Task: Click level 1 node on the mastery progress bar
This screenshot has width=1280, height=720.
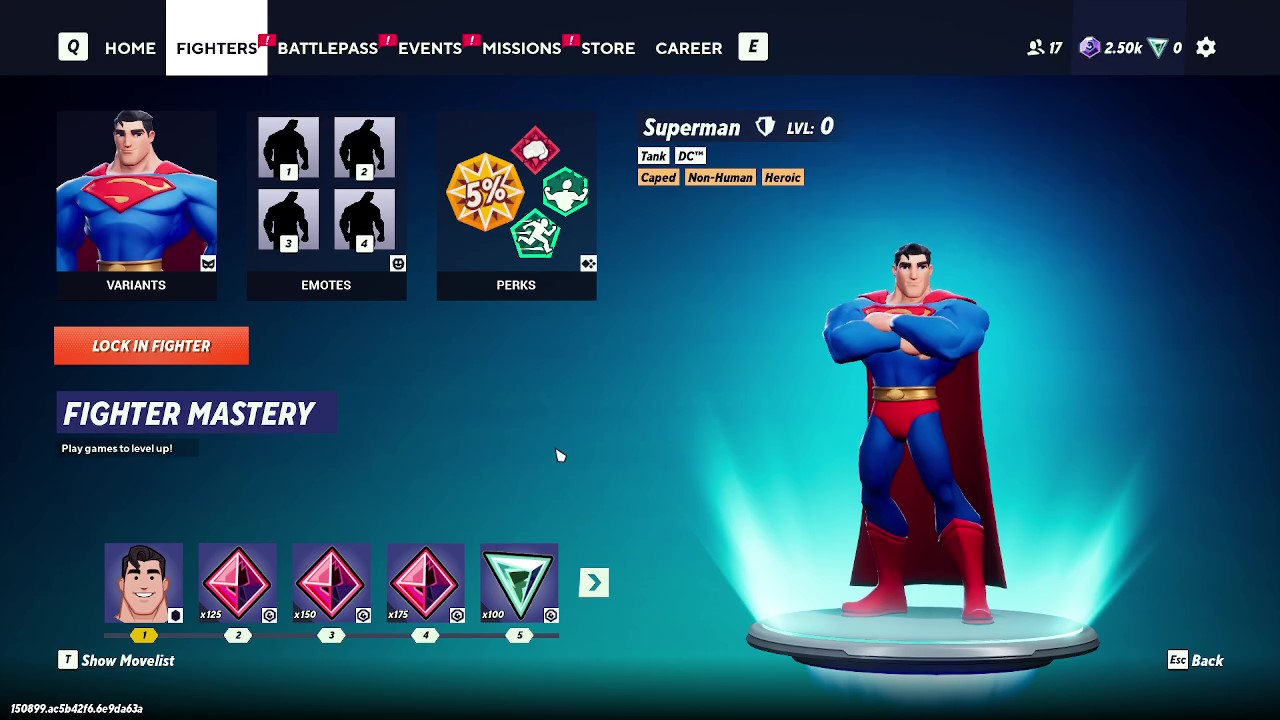Action: pyautogui.click(x=143, y=634)
